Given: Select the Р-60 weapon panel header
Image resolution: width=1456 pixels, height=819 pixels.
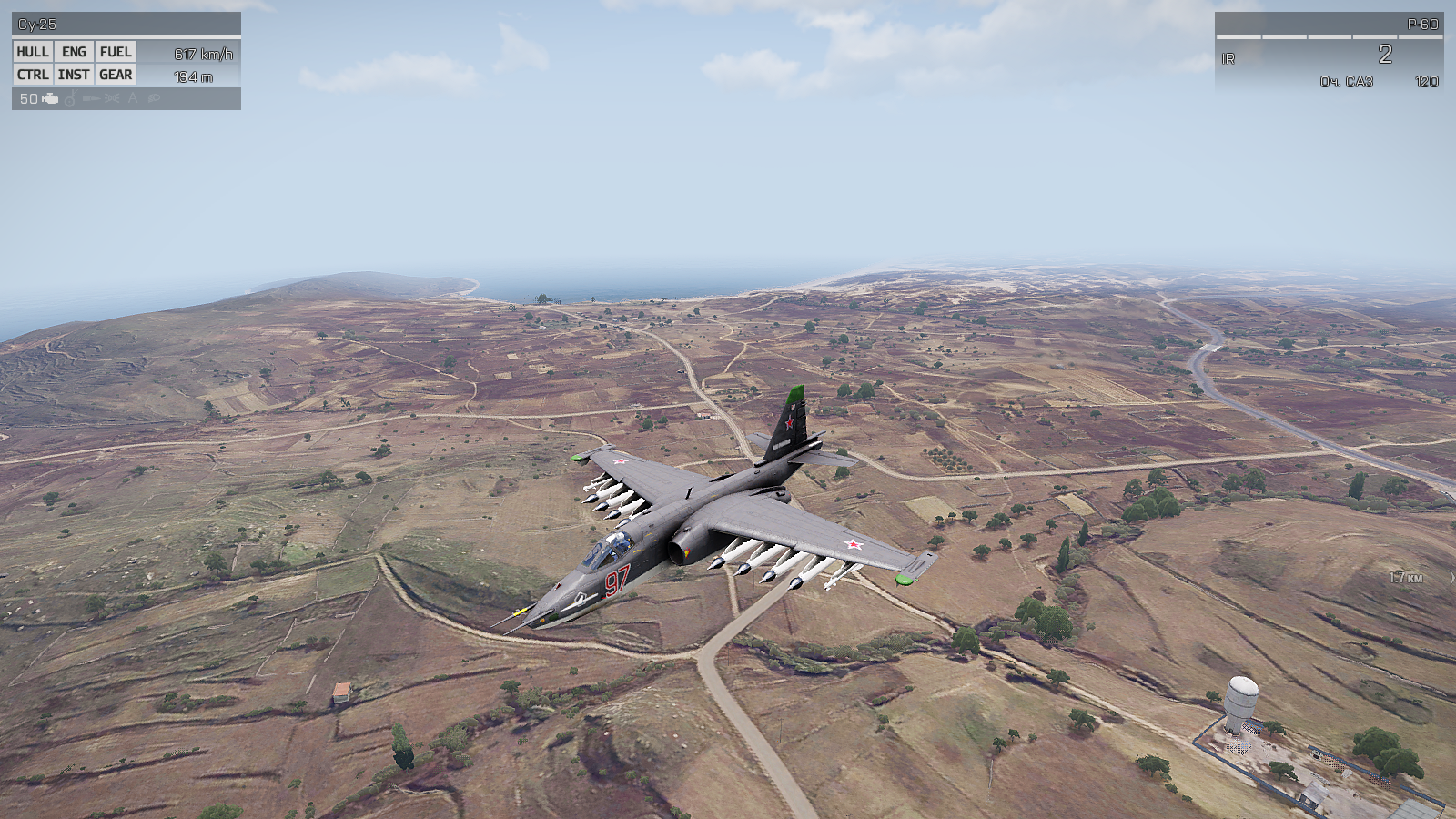Looking at the screenshot, I should click(x=1422, y=25).
